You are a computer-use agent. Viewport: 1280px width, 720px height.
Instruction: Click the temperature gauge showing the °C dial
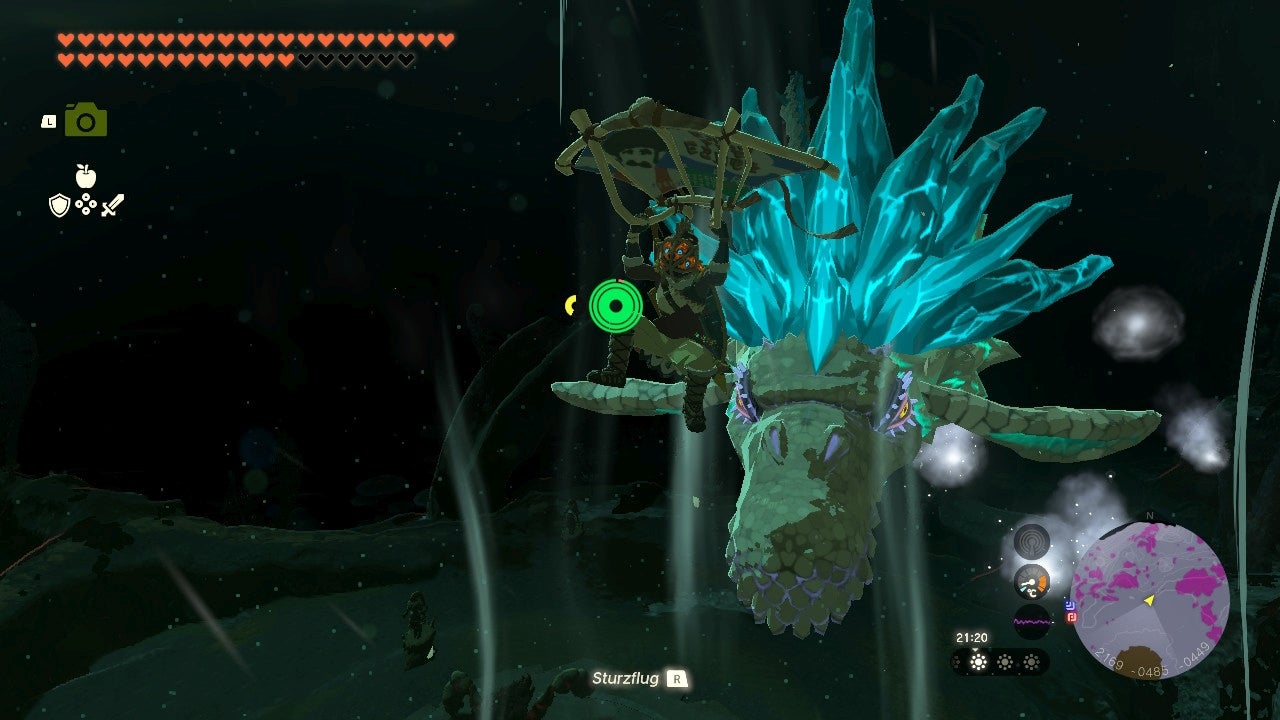[1030, 582]
